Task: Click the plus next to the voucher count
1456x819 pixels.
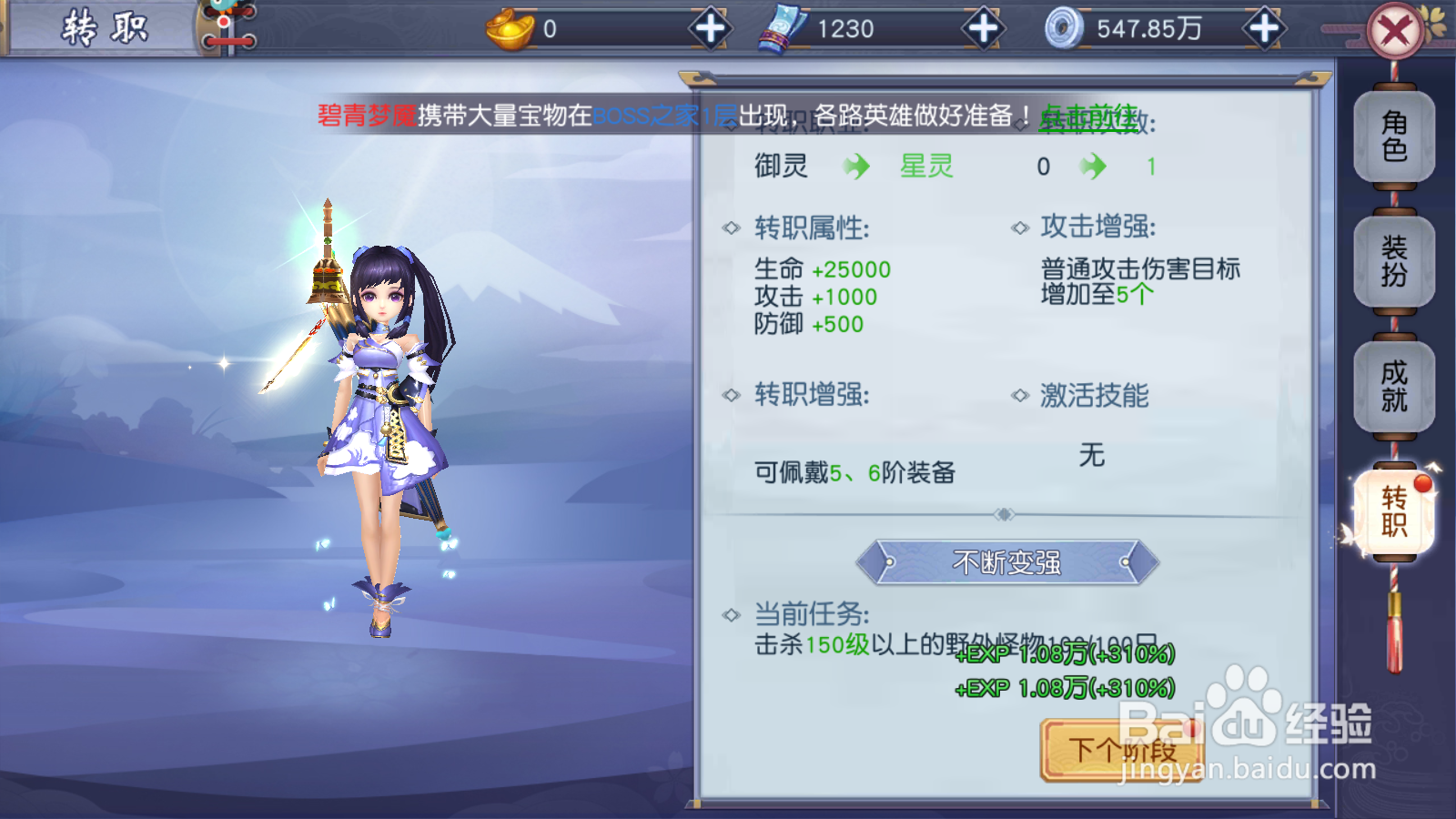Action: tap(981, 27)
